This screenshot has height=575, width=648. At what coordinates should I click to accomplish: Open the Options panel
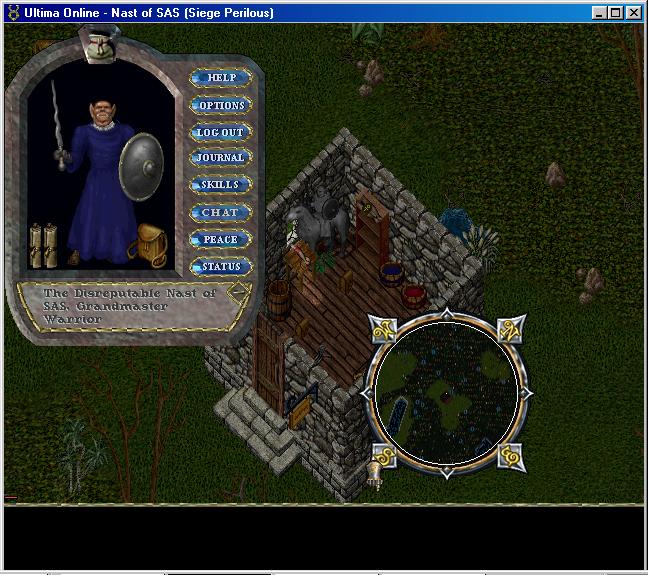(x=221, y=105)
